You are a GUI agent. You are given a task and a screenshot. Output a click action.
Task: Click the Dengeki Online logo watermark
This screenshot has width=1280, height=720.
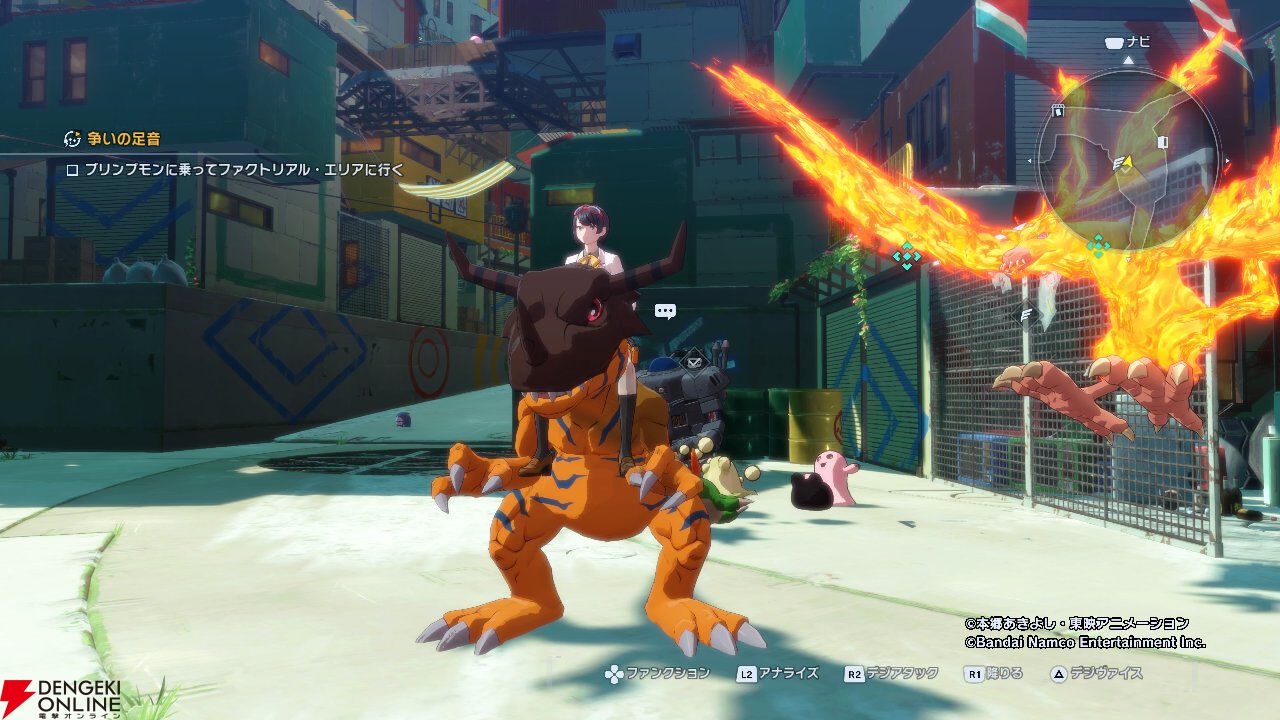pos(60,697)
